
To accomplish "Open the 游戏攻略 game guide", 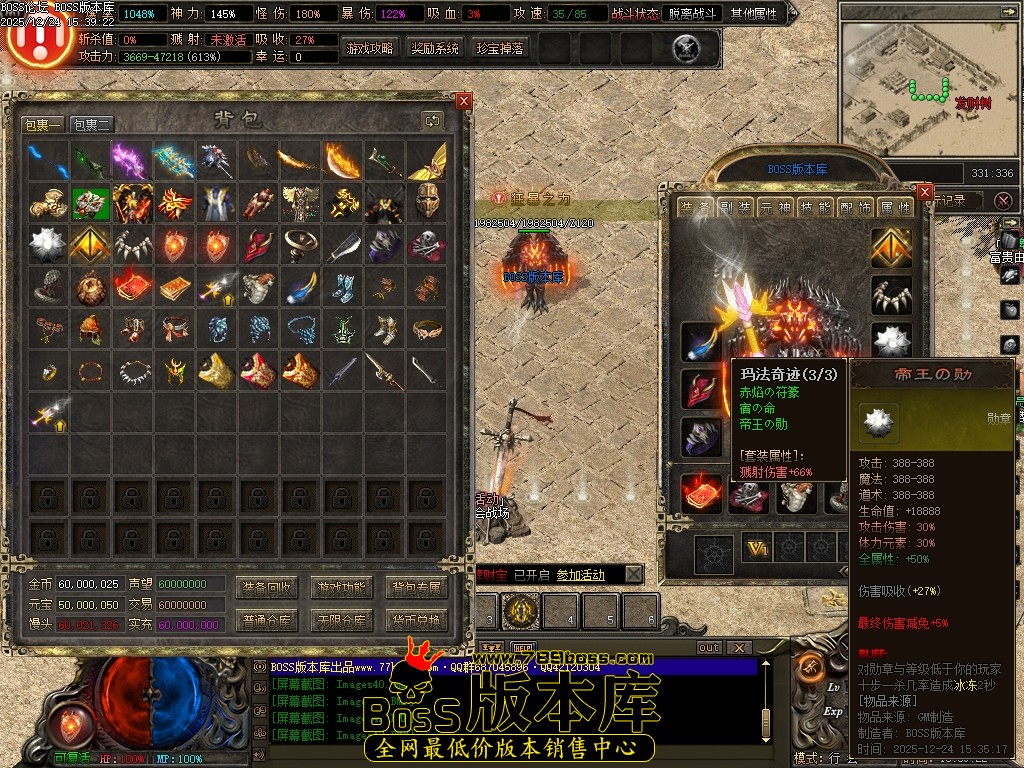I will 370,48.
